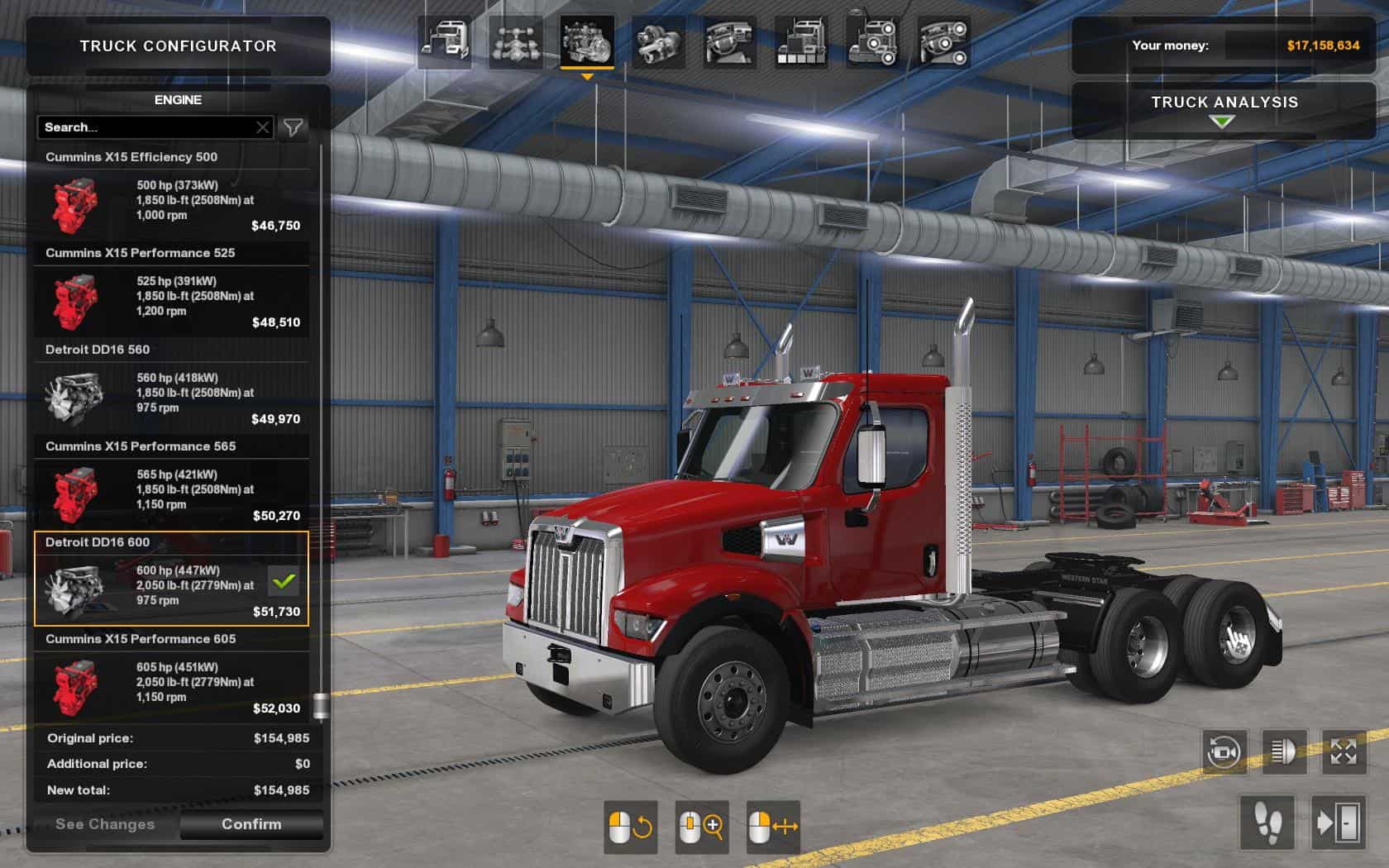Choose the Detroit DD16 600 engine

pyautogui.click(x=171, y=589)
